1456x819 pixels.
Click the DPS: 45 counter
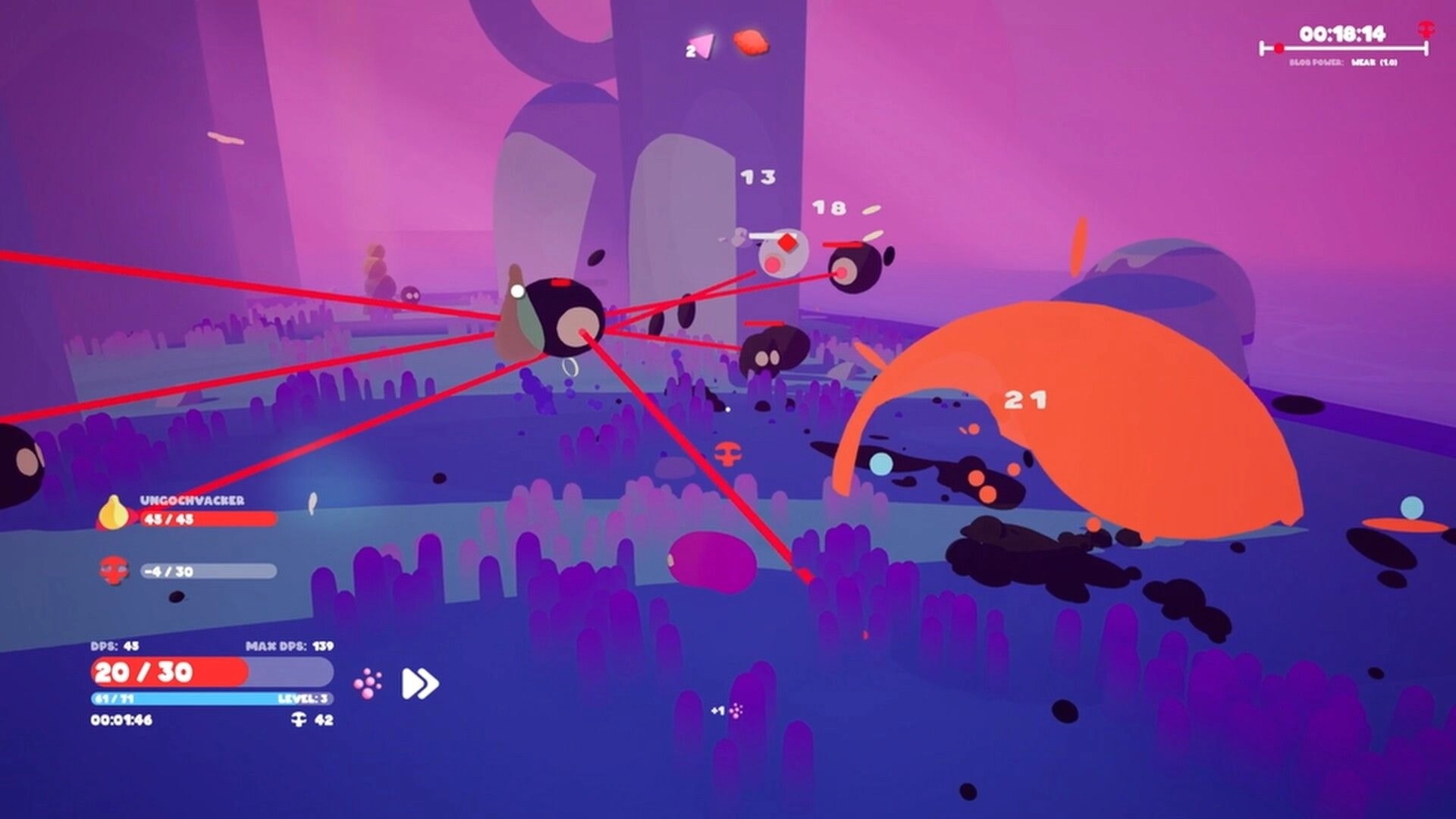coord(116,646)
